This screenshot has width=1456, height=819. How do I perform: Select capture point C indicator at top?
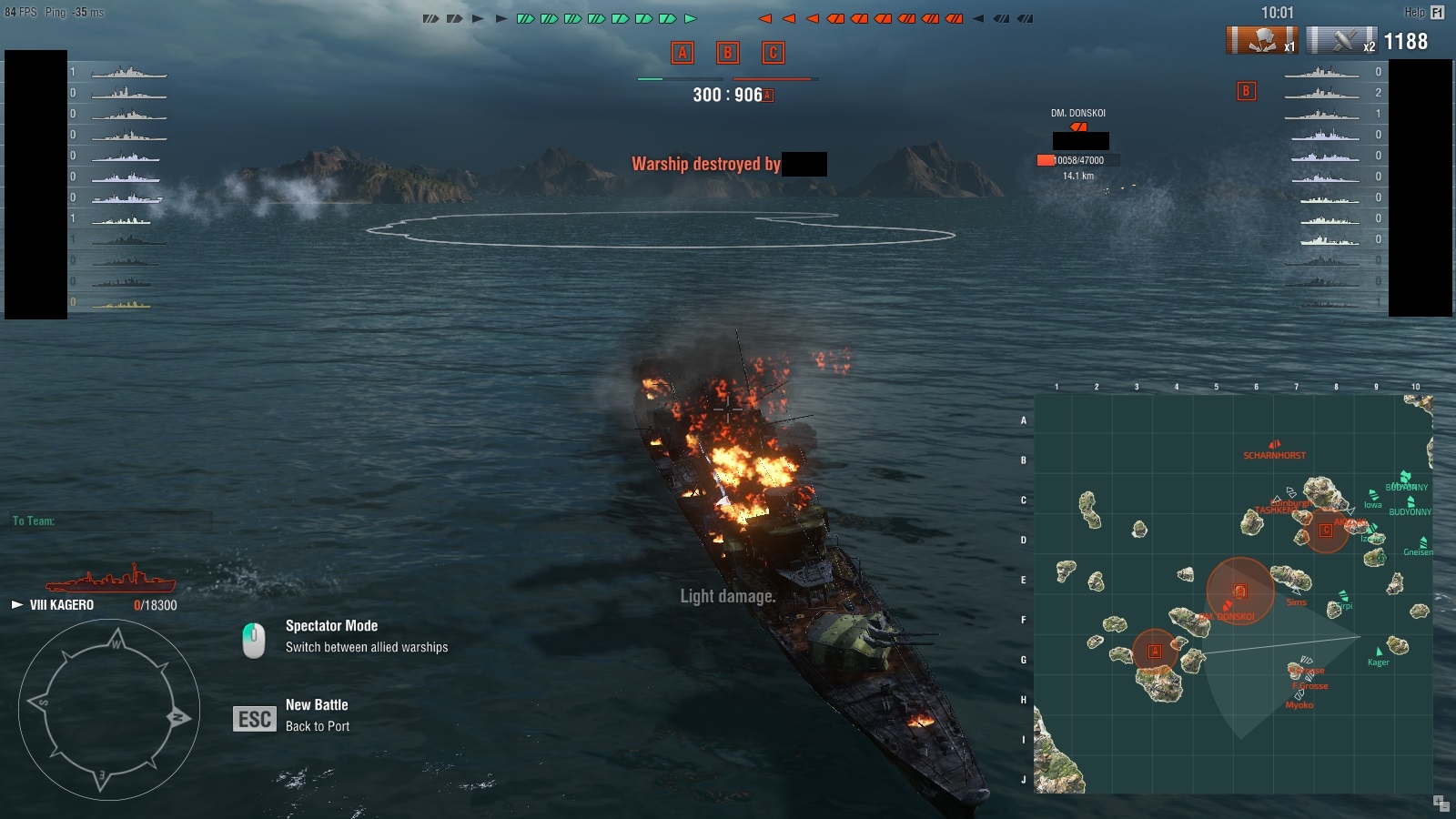coord(773,53)
